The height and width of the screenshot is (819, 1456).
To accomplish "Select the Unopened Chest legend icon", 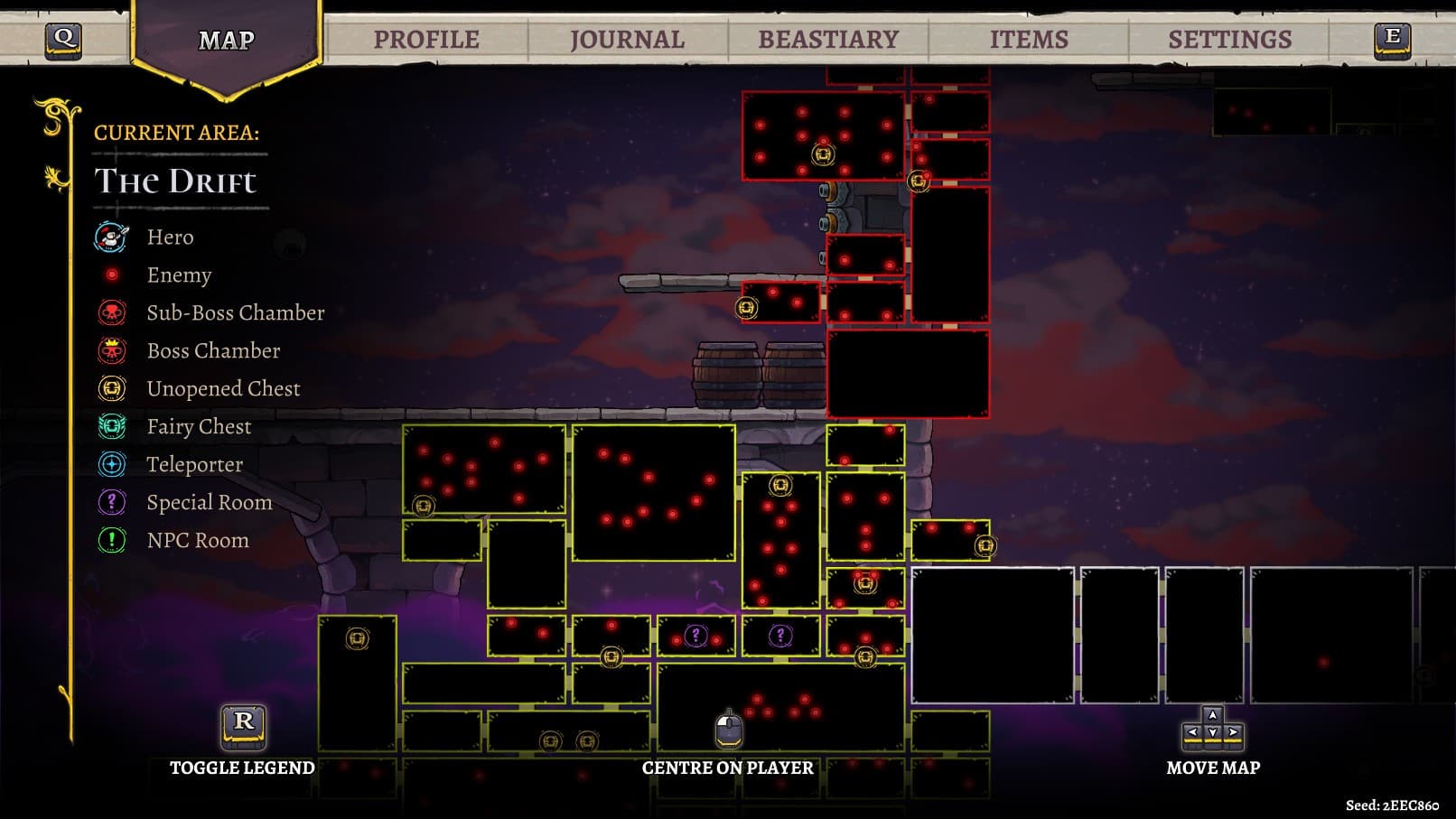I will point(109,388).
